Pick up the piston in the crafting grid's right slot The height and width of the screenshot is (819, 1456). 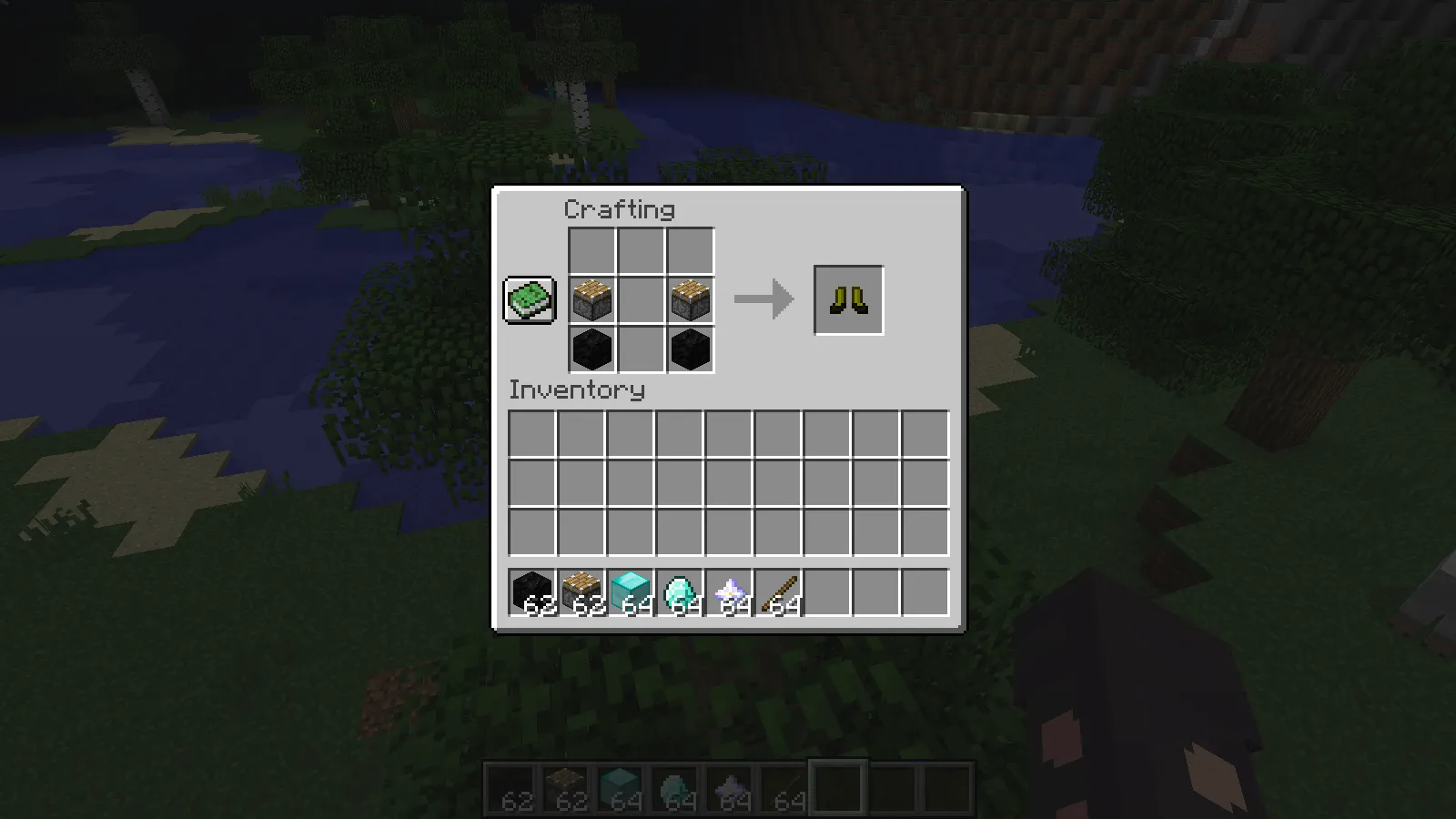(690, 298)
